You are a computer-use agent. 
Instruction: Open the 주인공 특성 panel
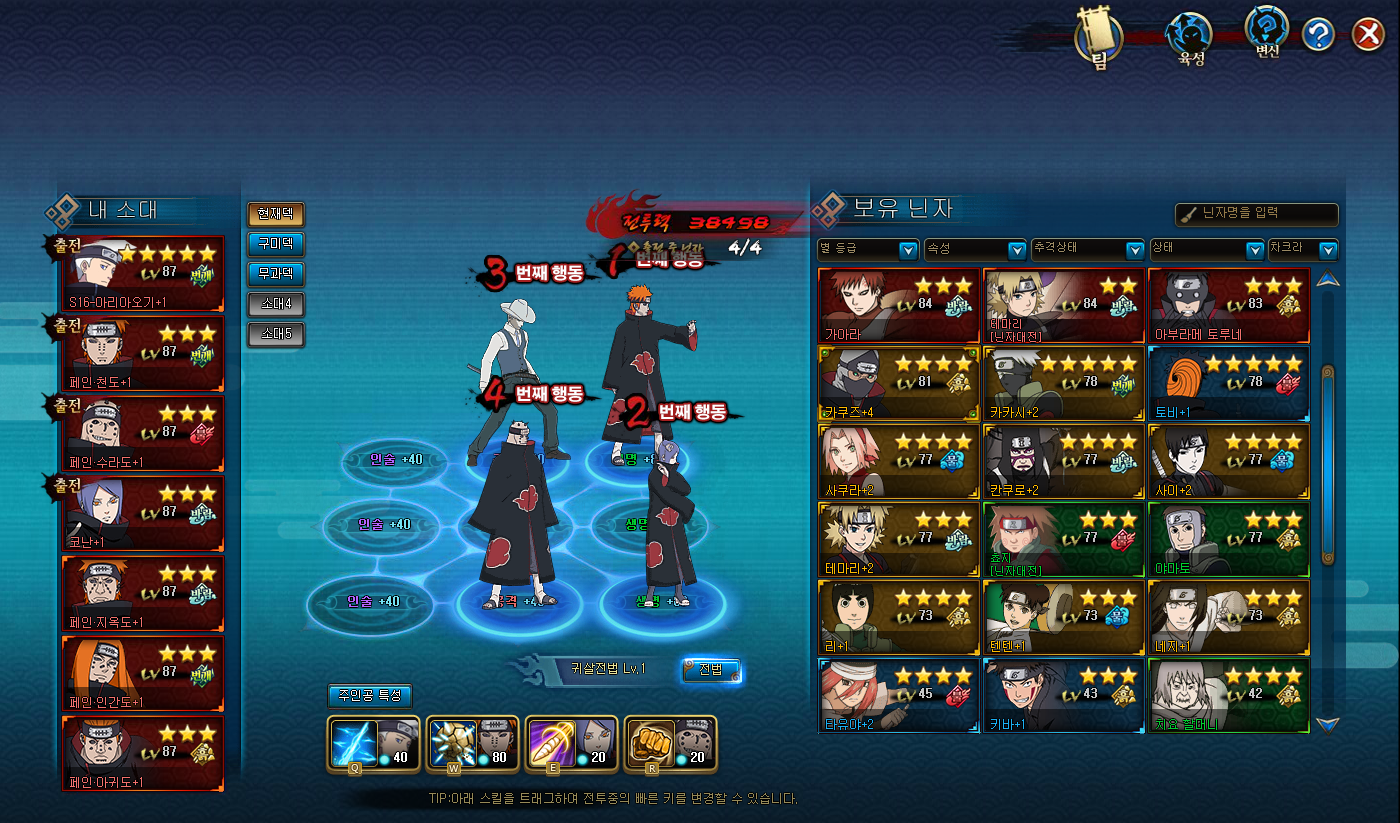pos(370,696)
